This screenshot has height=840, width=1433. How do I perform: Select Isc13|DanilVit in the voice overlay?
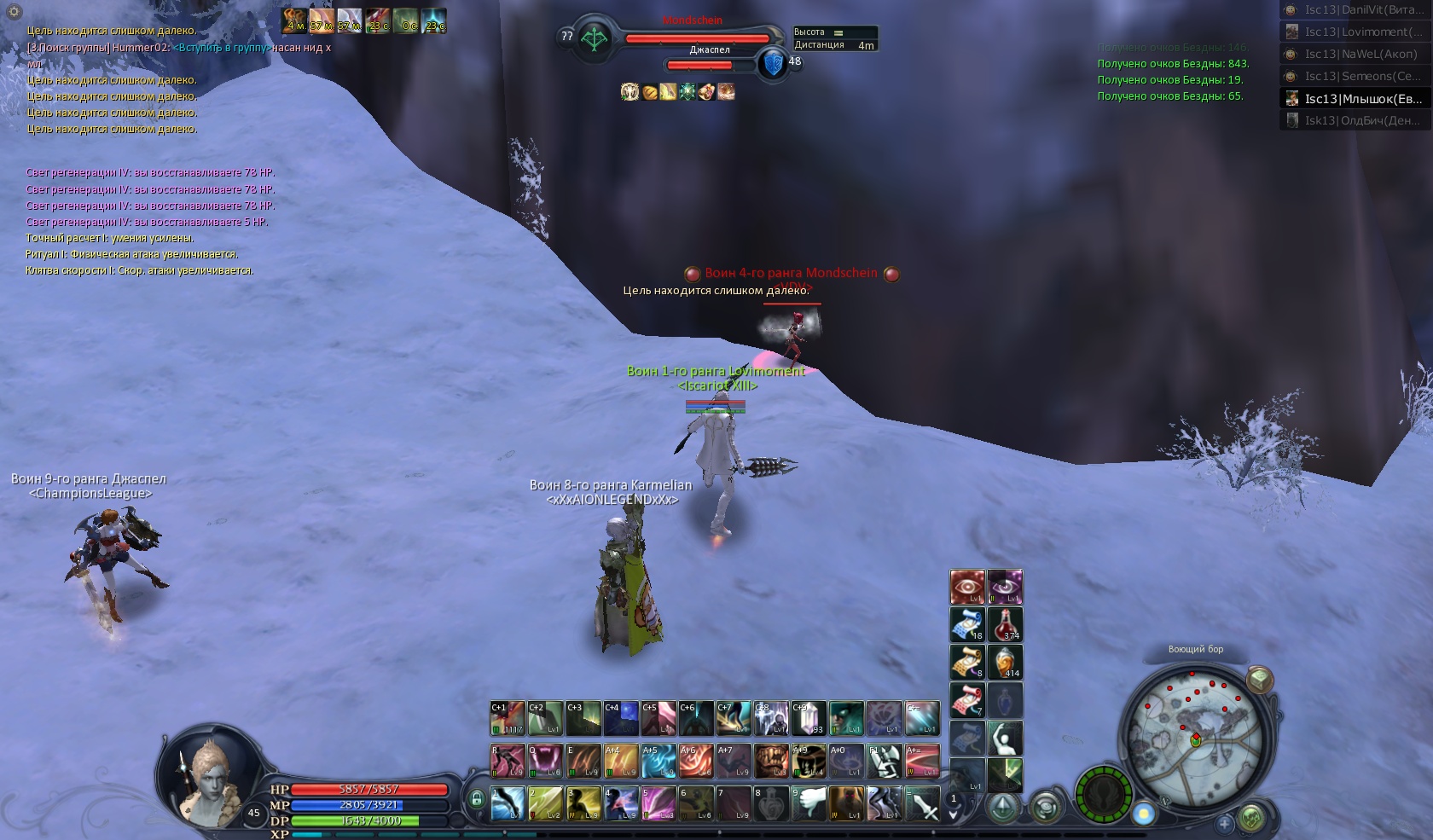(1362, 10)
